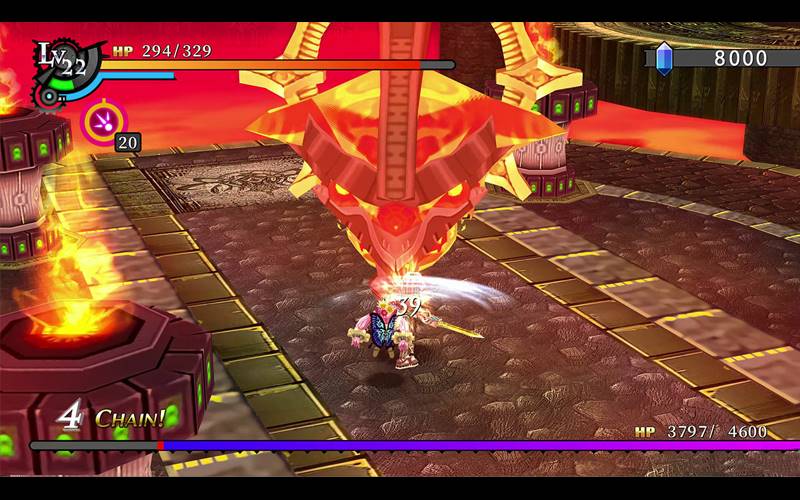
Task: Select the blue crystal currency icon
Action: tap(664, 58)
